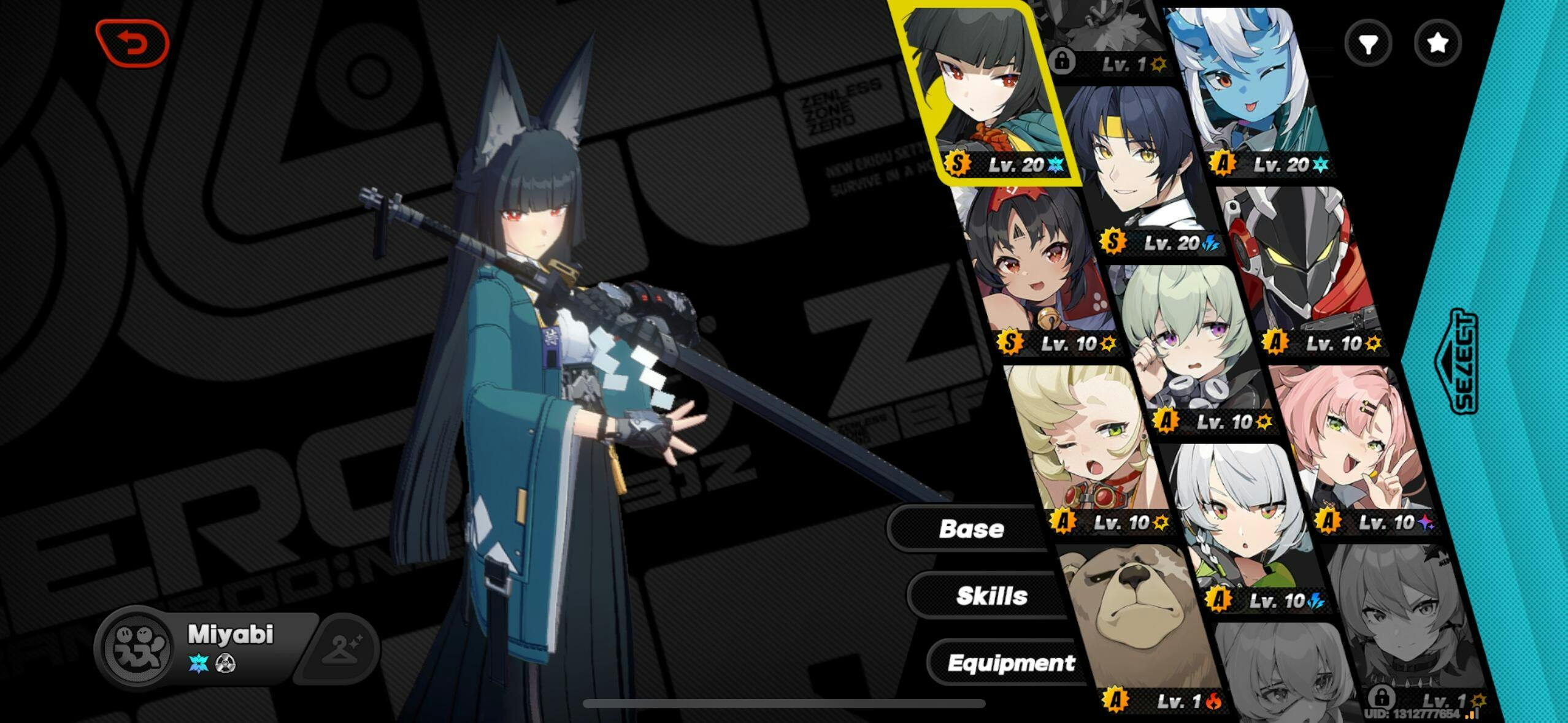Go back using the red return arrow

point(133,43)
